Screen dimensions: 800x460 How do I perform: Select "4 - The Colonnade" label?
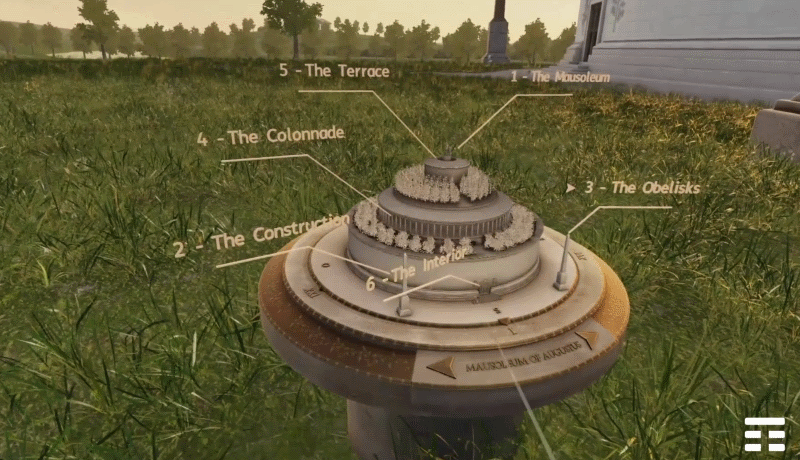(x=271, y=136)
